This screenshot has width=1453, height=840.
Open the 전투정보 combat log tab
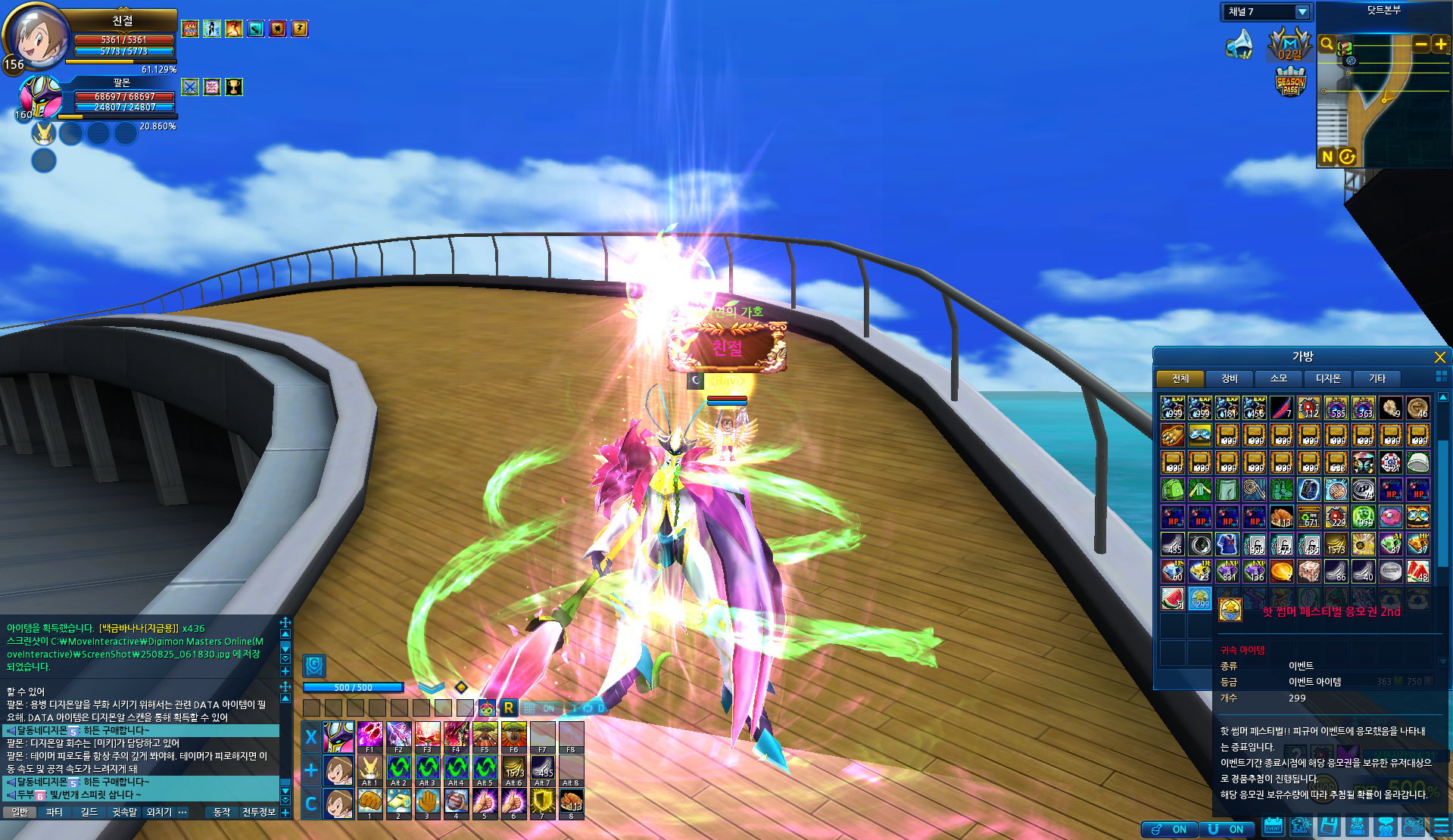258,812
